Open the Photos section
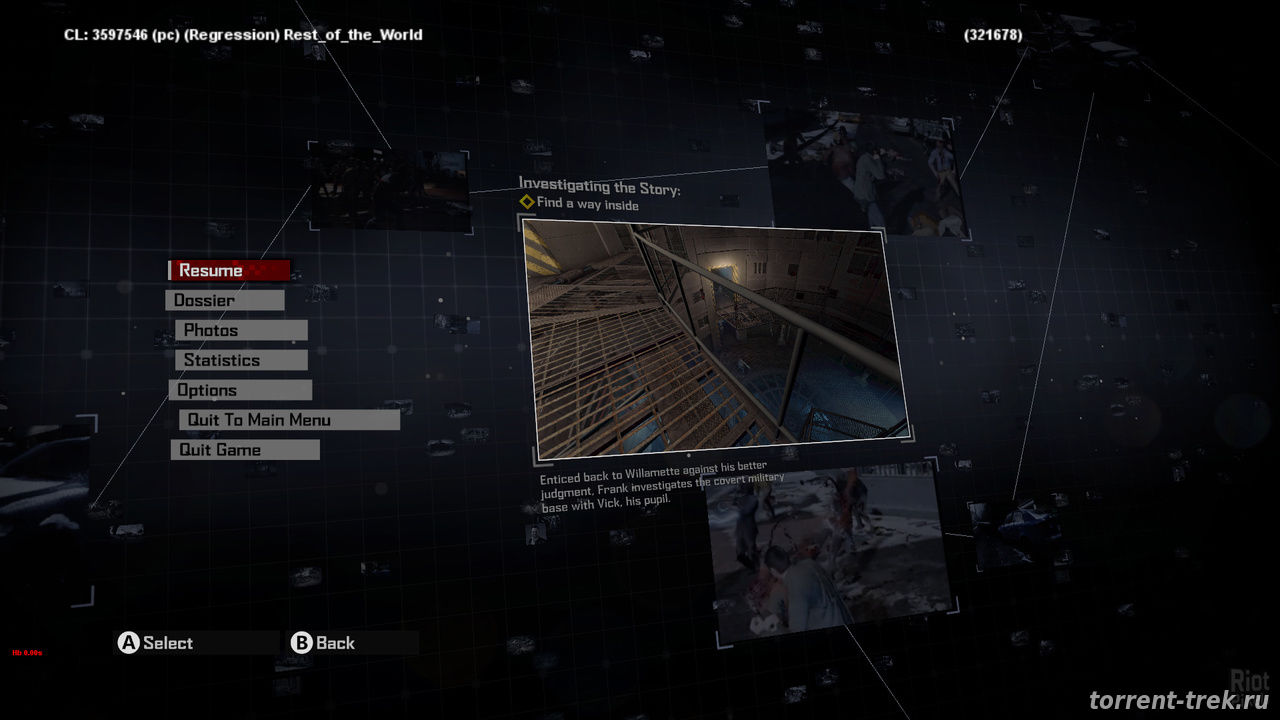Viewport: 1280px width, 720px height. pyautogui.click(x=241, y=330)
